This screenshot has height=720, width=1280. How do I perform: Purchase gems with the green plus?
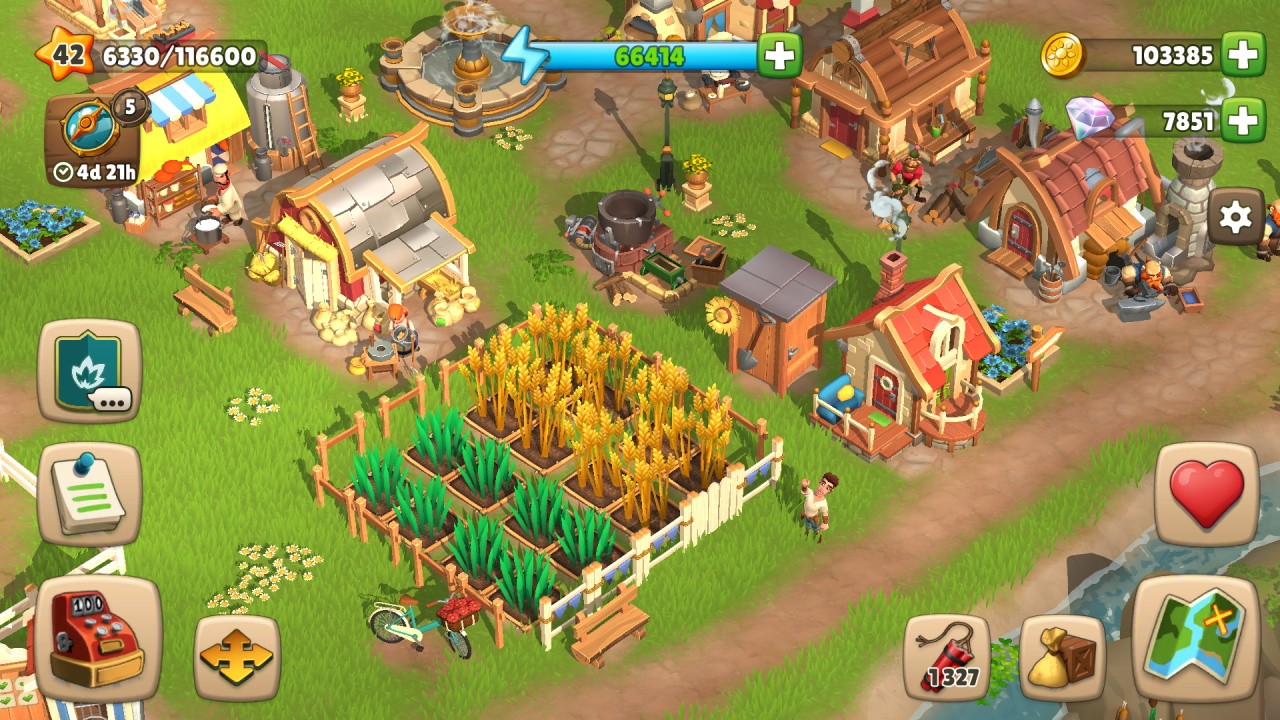[1243, 121]
